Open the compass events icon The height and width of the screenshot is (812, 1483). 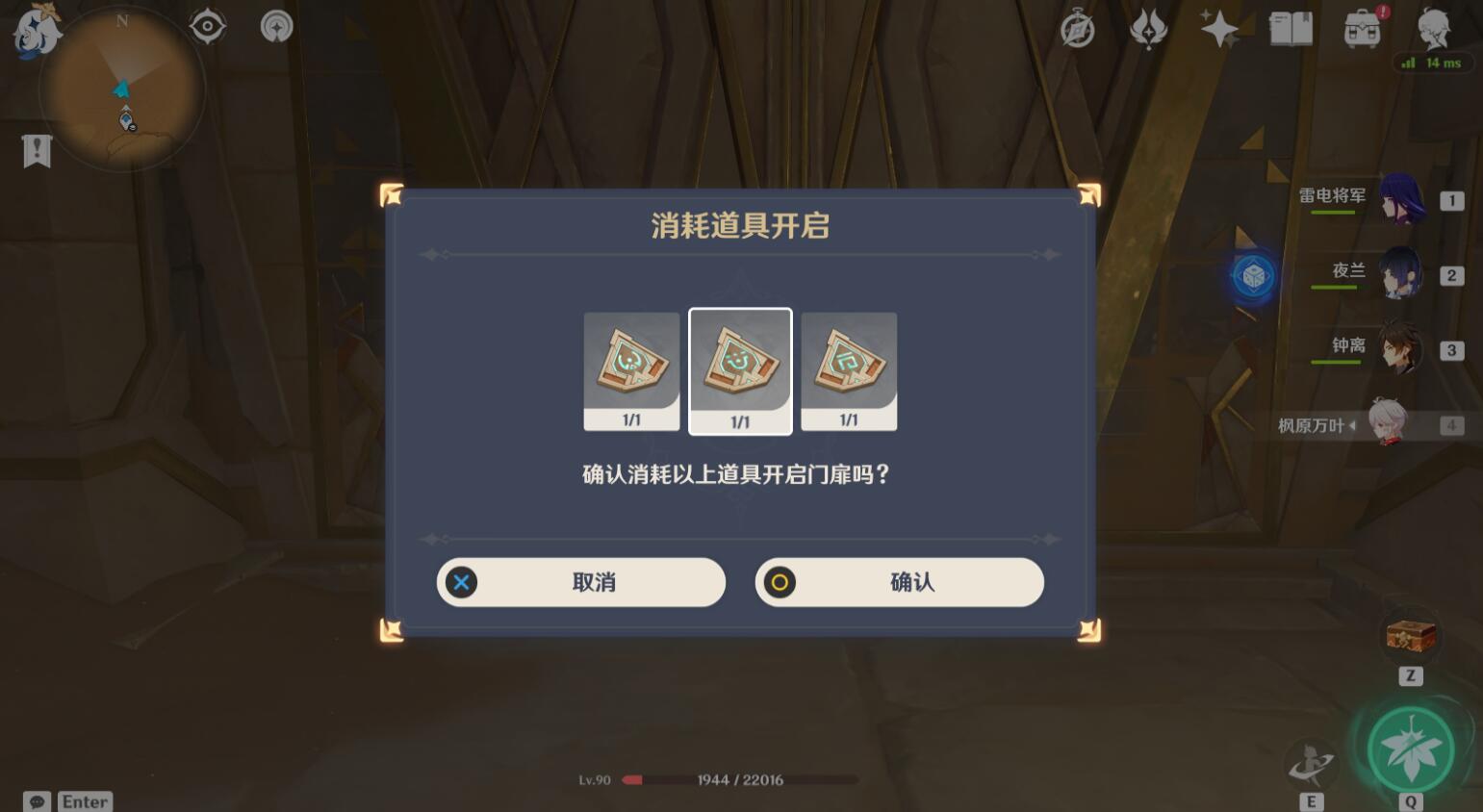click(1077, 29)
